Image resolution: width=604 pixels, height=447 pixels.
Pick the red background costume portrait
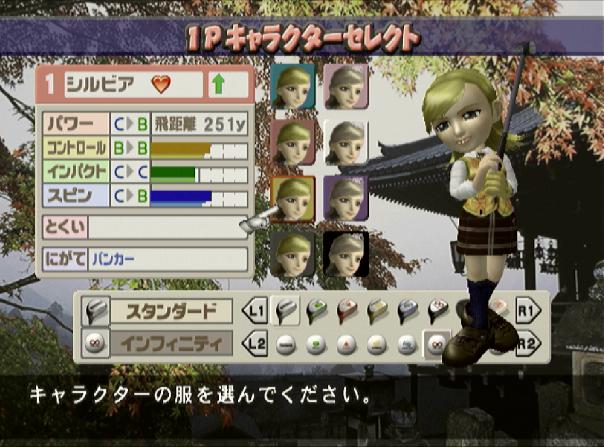(x=293, y=142)
